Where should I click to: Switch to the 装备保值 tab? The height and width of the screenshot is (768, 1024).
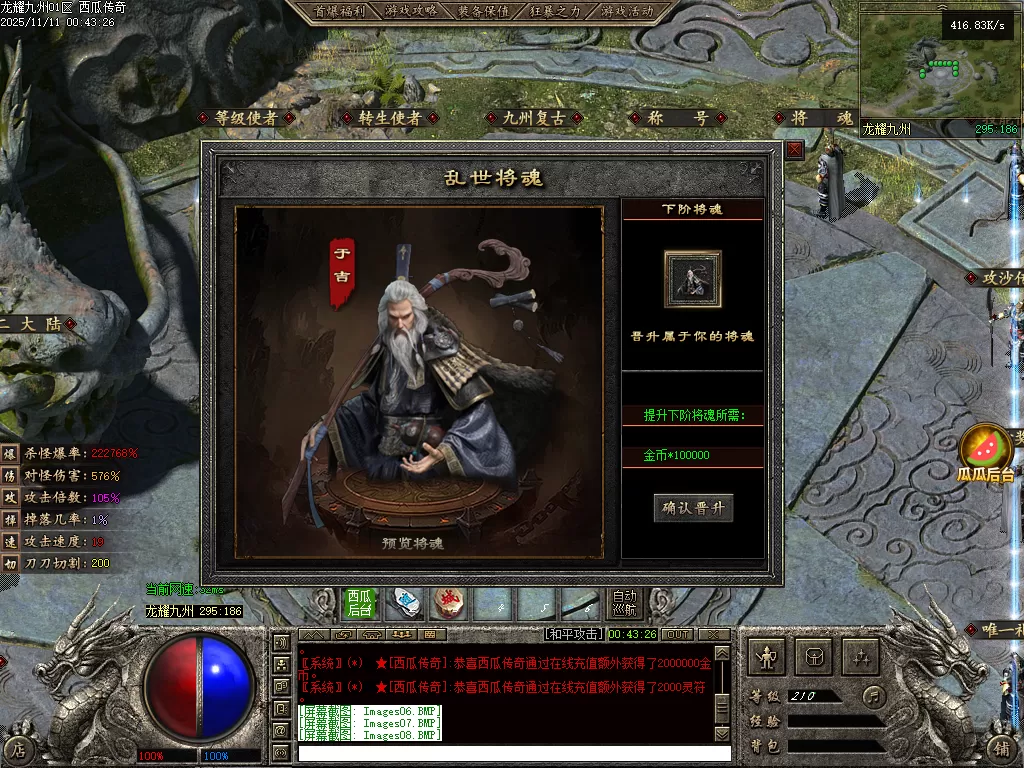(483, 11)
